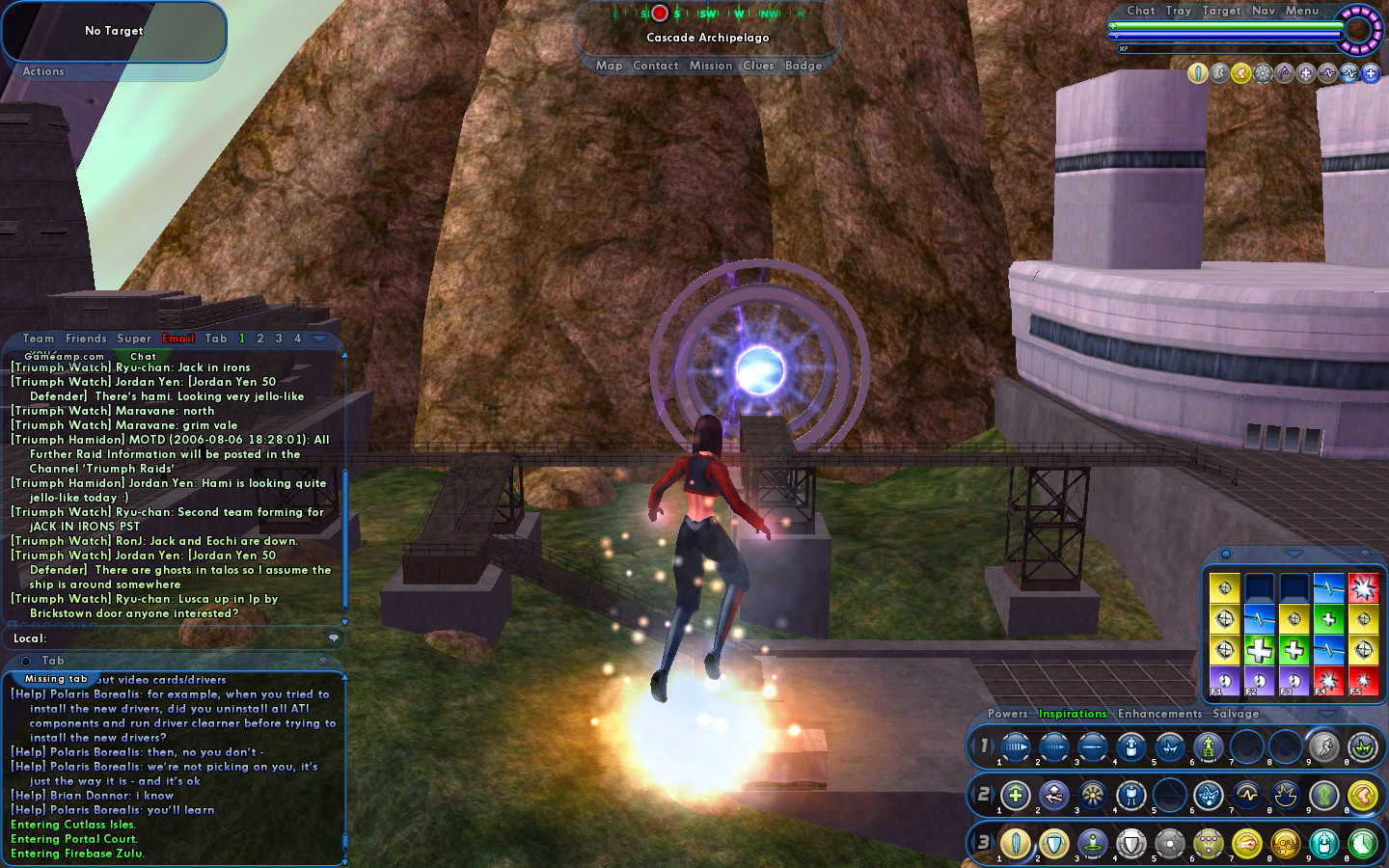Open the Actions menu under target

[43, 71]
